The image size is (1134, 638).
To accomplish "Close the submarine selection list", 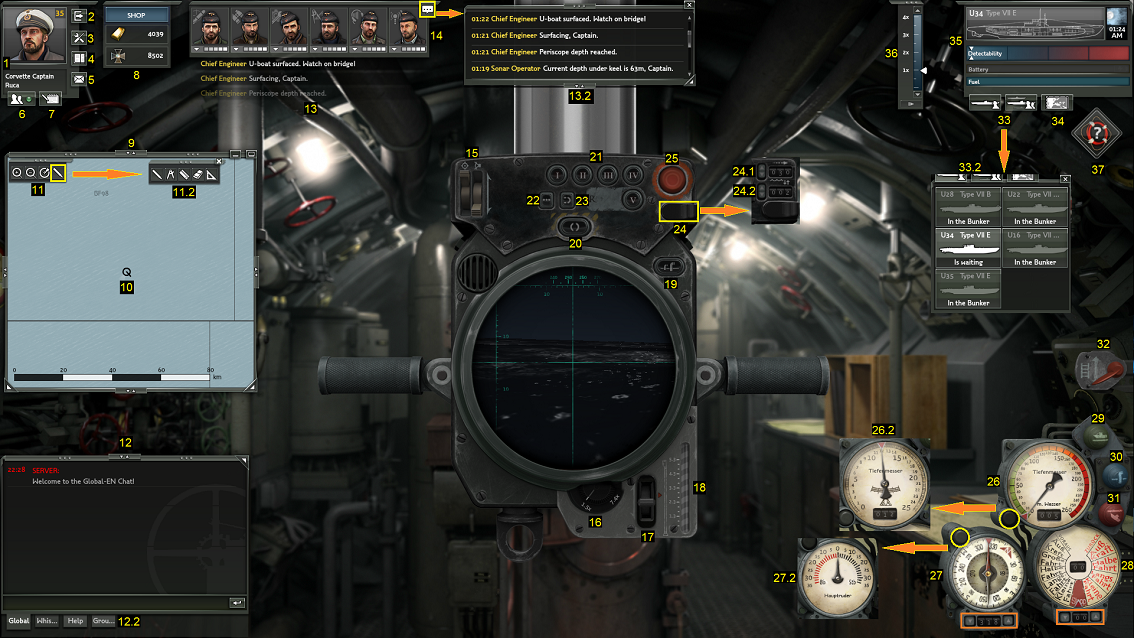I will [x=1065, y=179].
